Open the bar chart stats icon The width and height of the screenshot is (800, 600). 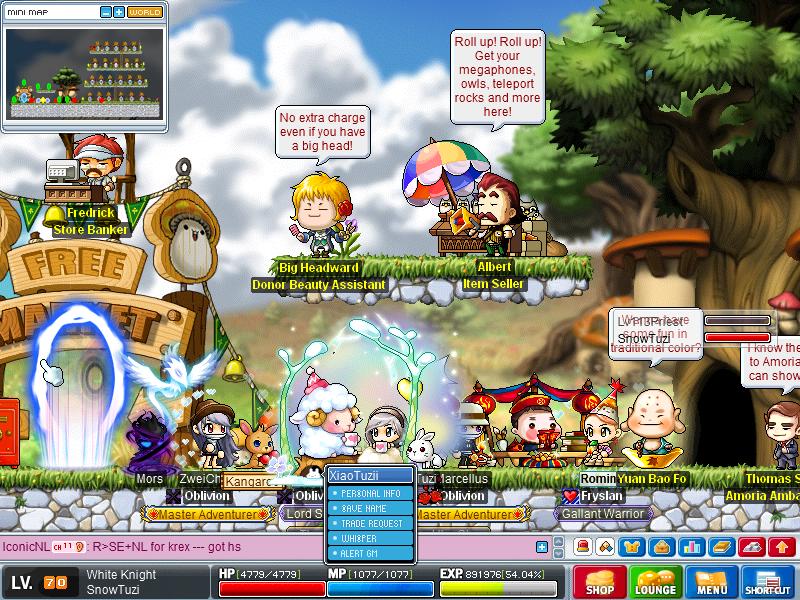[x=689, y=547]
